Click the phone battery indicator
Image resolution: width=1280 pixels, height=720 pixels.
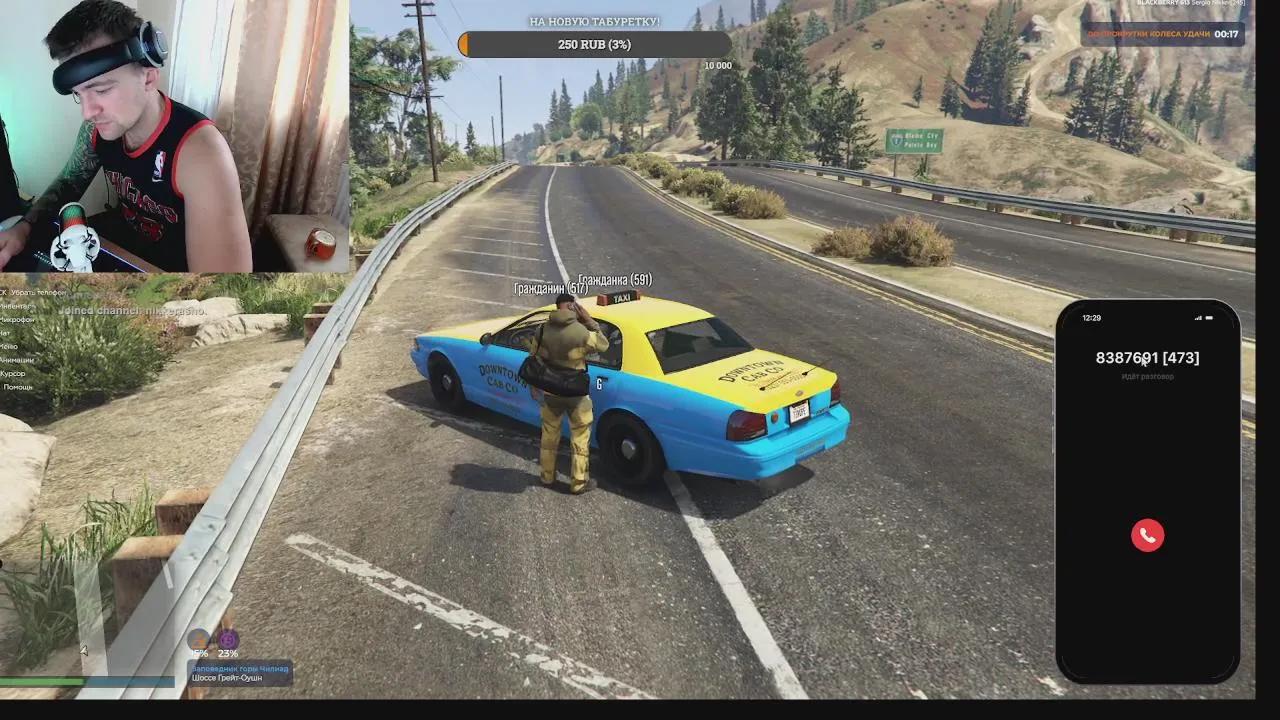coord(1210,317)
